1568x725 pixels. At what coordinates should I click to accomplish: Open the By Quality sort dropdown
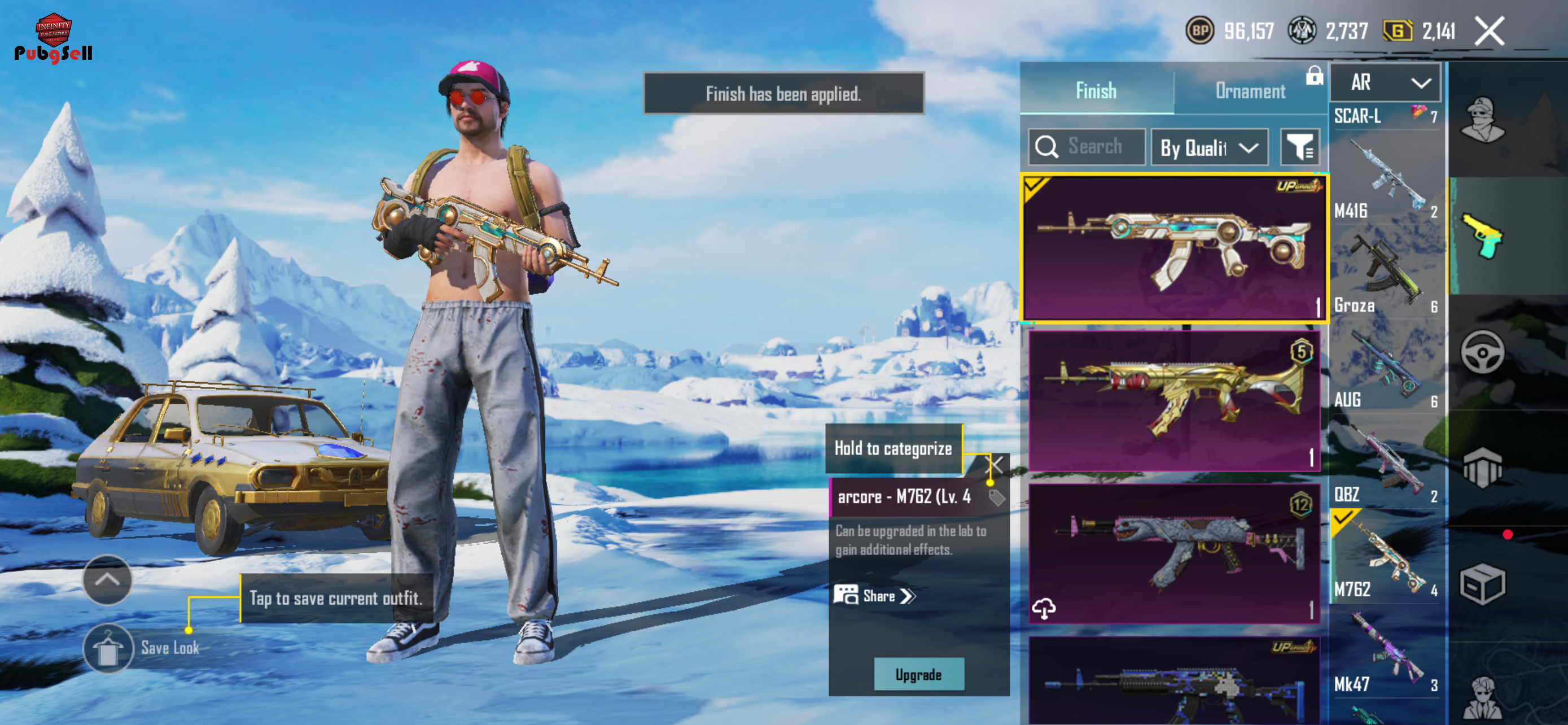click(x=1209, y=147)
